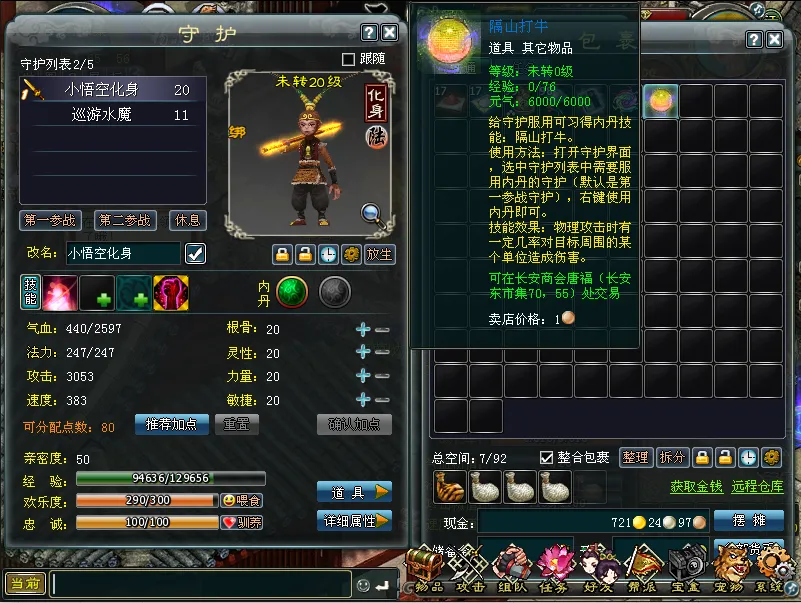The image size is (801, 603).
Task: Toggle the 整合包裹 checkbox
Action: pyautogui.click(x=546, y=457)
